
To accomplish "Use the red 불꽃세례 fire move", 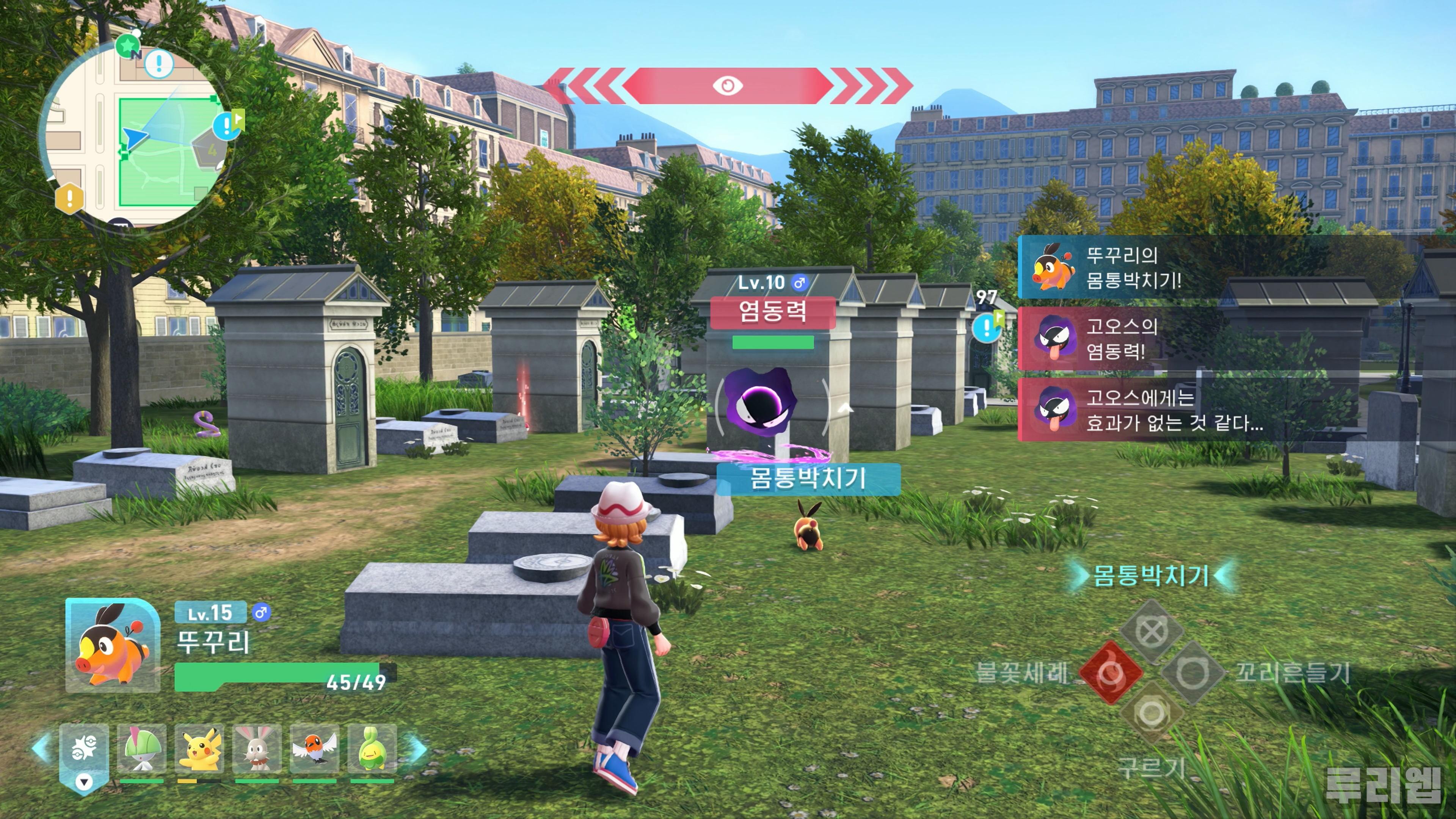I will tap(1111, 673).
